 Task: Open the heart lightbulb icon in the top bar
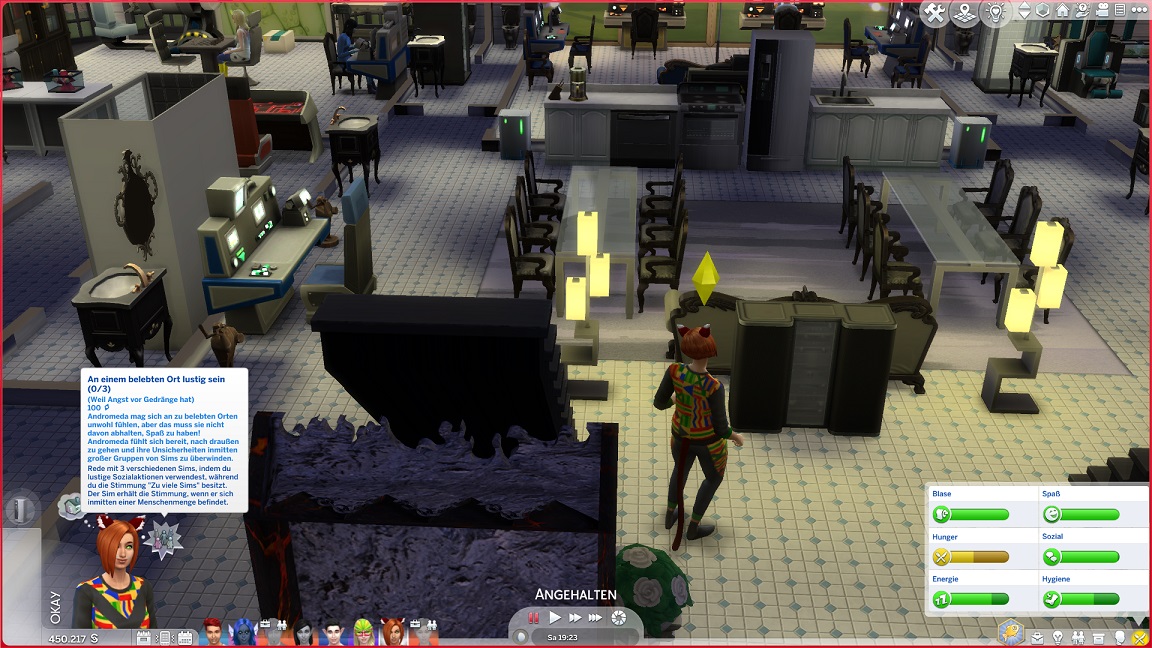995,12
